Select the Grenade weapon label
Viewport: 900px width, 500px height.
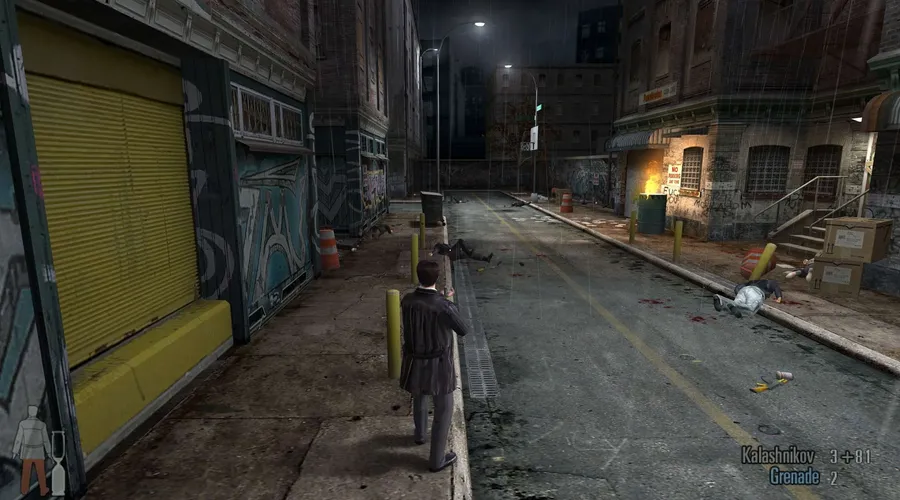coord(795,477)
